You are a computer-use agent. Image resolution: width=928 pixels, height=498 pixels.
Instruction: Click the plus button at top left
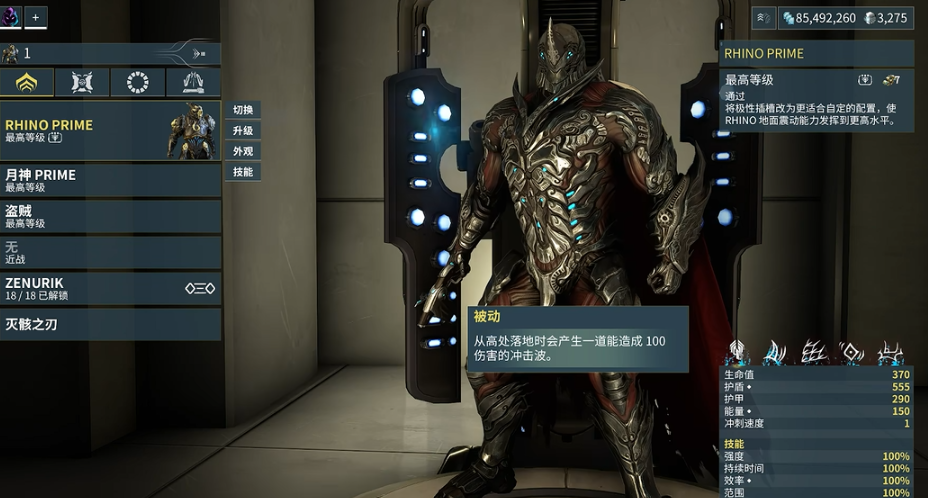(36, 17)
